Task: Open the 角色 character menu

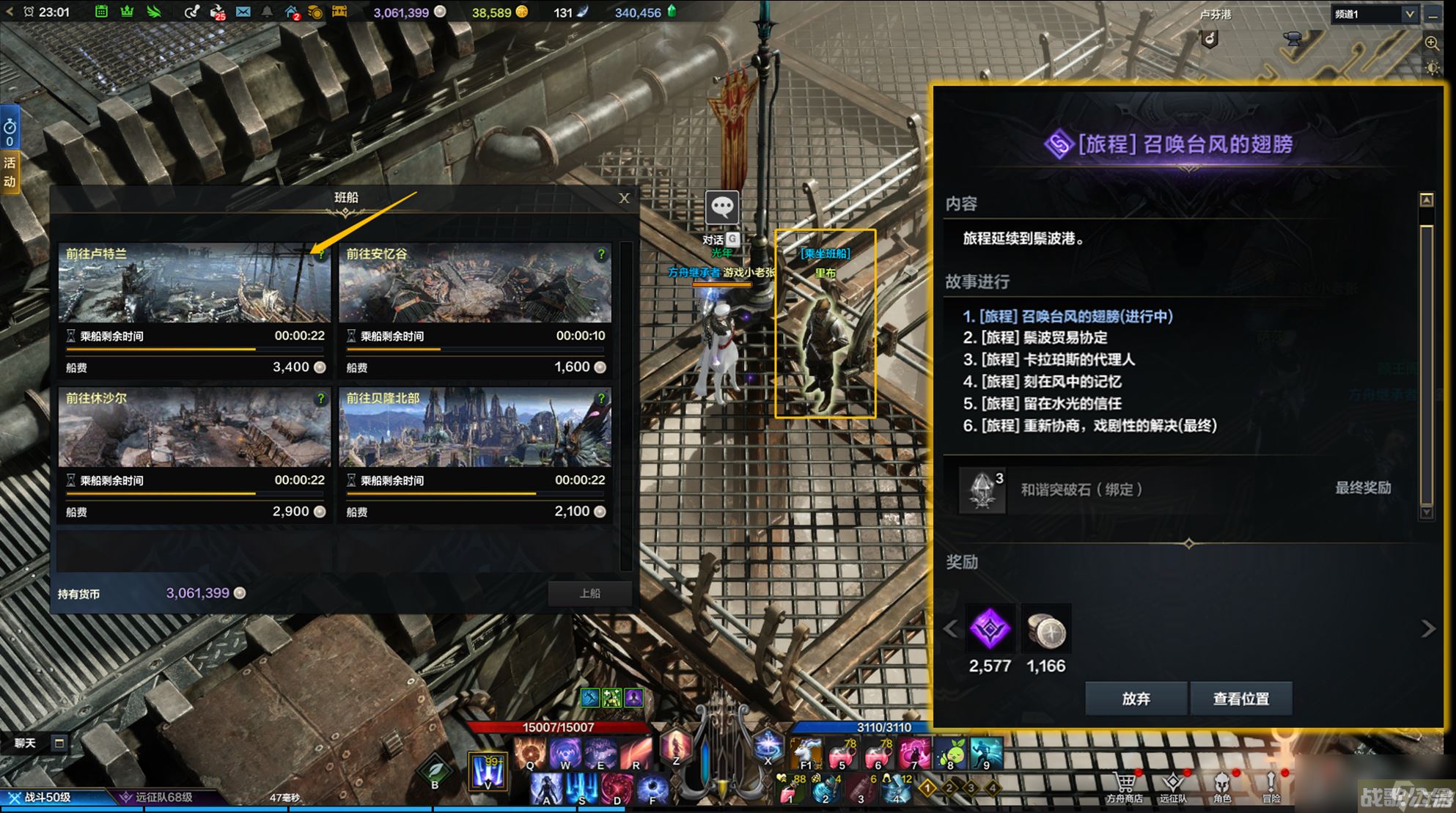Action: [x=1222, y=787]
